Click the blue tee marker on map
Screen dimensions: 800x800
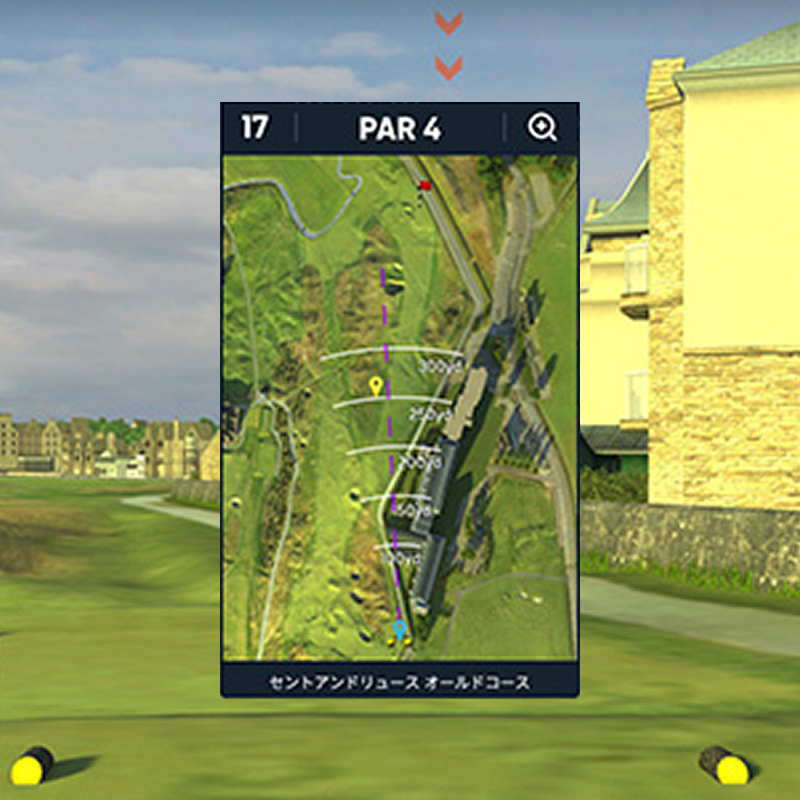coord(400,629)
